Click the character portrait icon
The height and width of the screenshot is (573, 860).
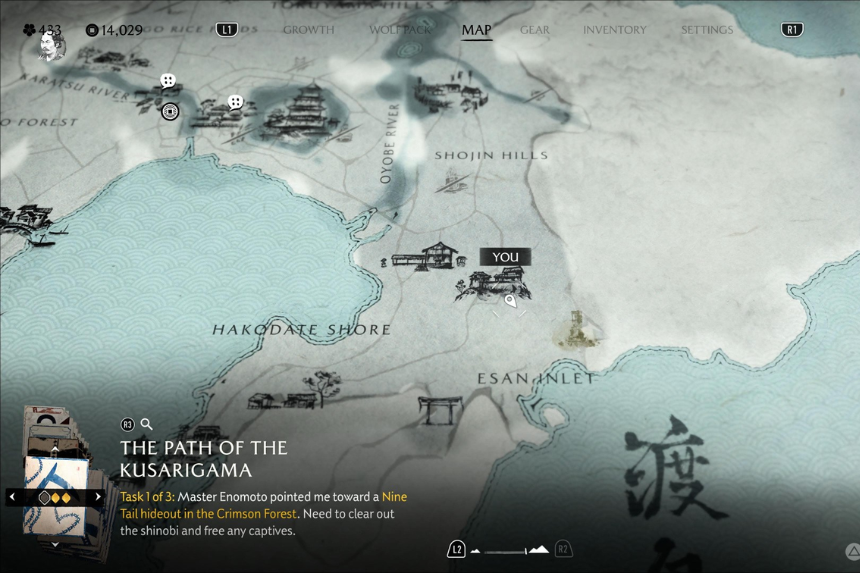(x=50, y=46)
